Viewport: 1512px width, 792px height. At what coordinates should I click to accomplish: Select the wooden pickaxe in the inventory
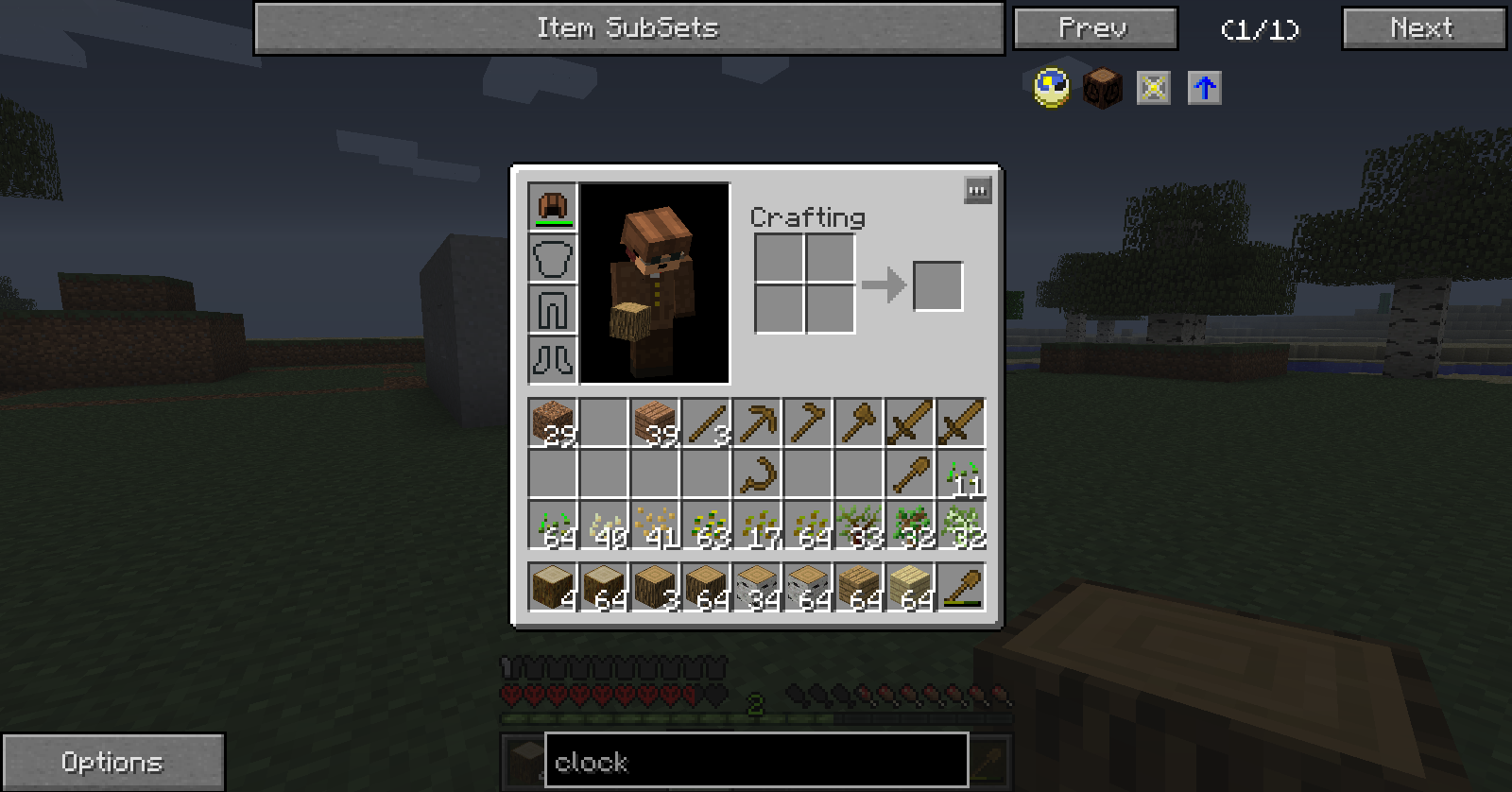pos(757,422)
